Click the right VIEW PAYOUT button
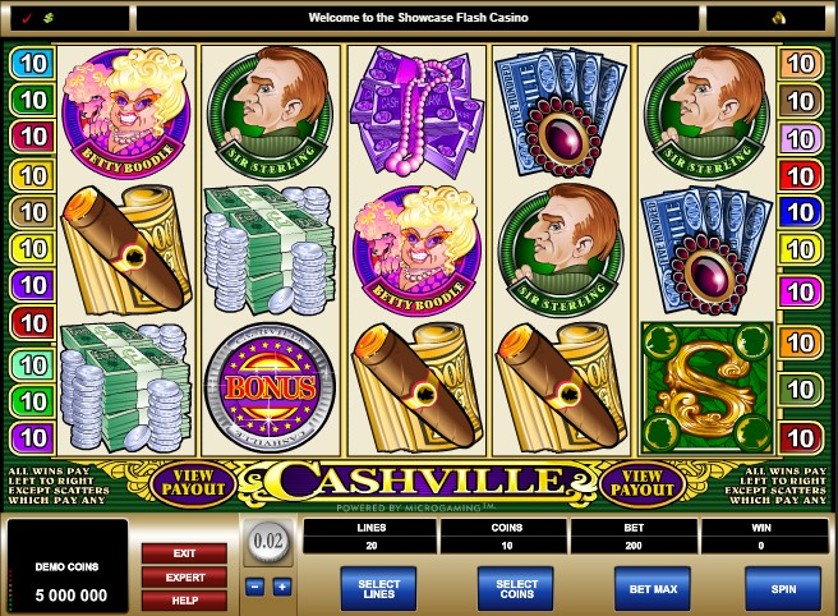The width and height of the screenshot is (838, 616). (x=644, y=483)
